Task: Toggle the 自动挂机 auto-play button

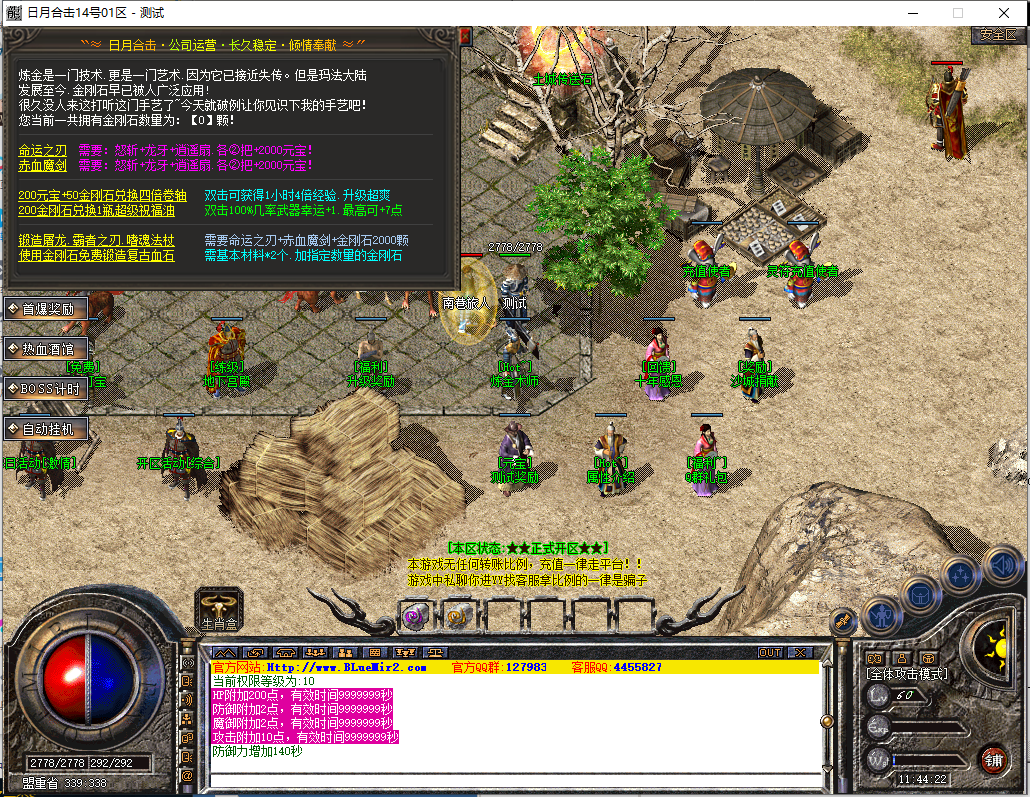Action: point(46,428)
